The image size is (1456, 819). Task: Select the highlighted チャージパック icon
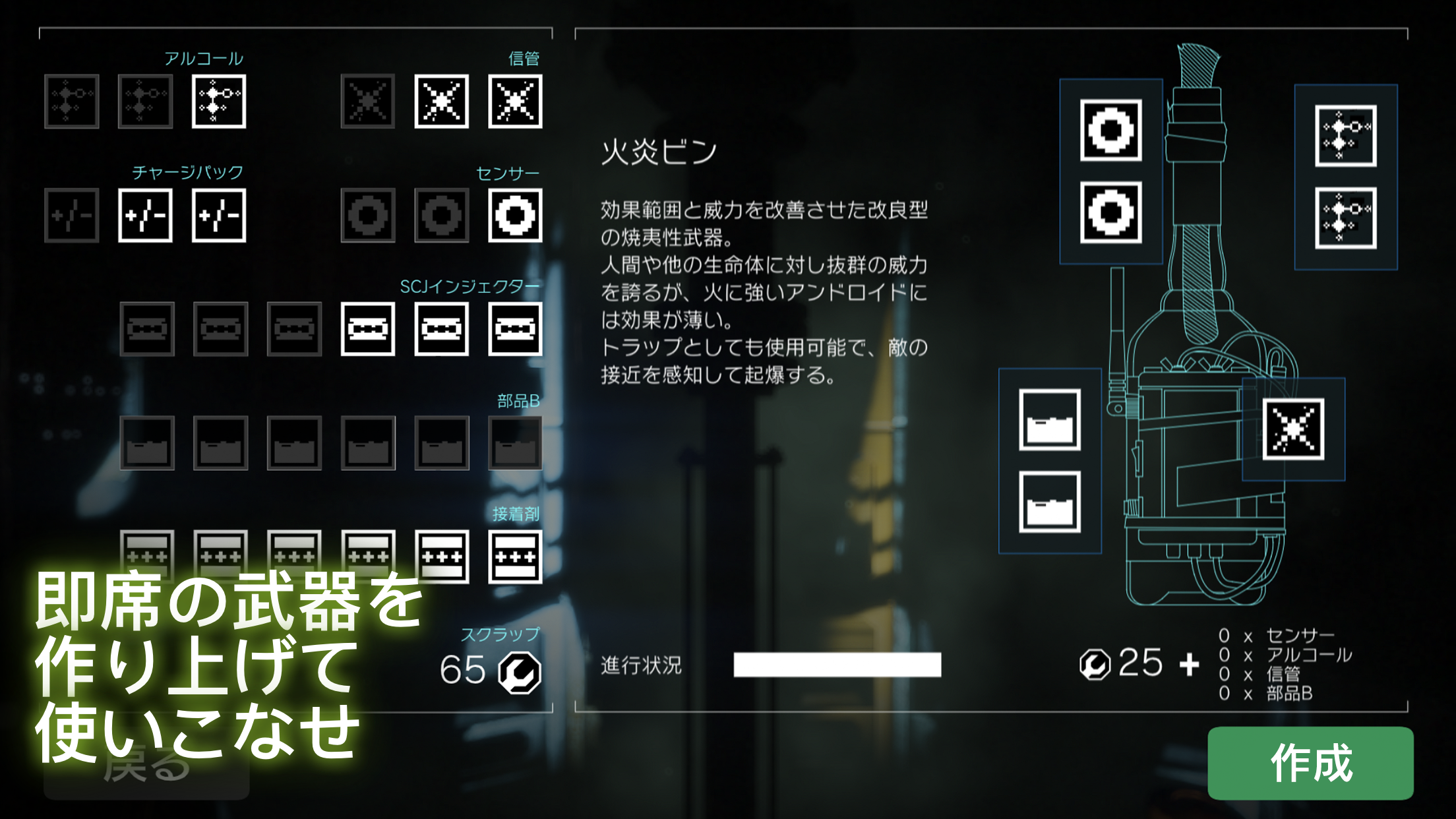[145, 214]
